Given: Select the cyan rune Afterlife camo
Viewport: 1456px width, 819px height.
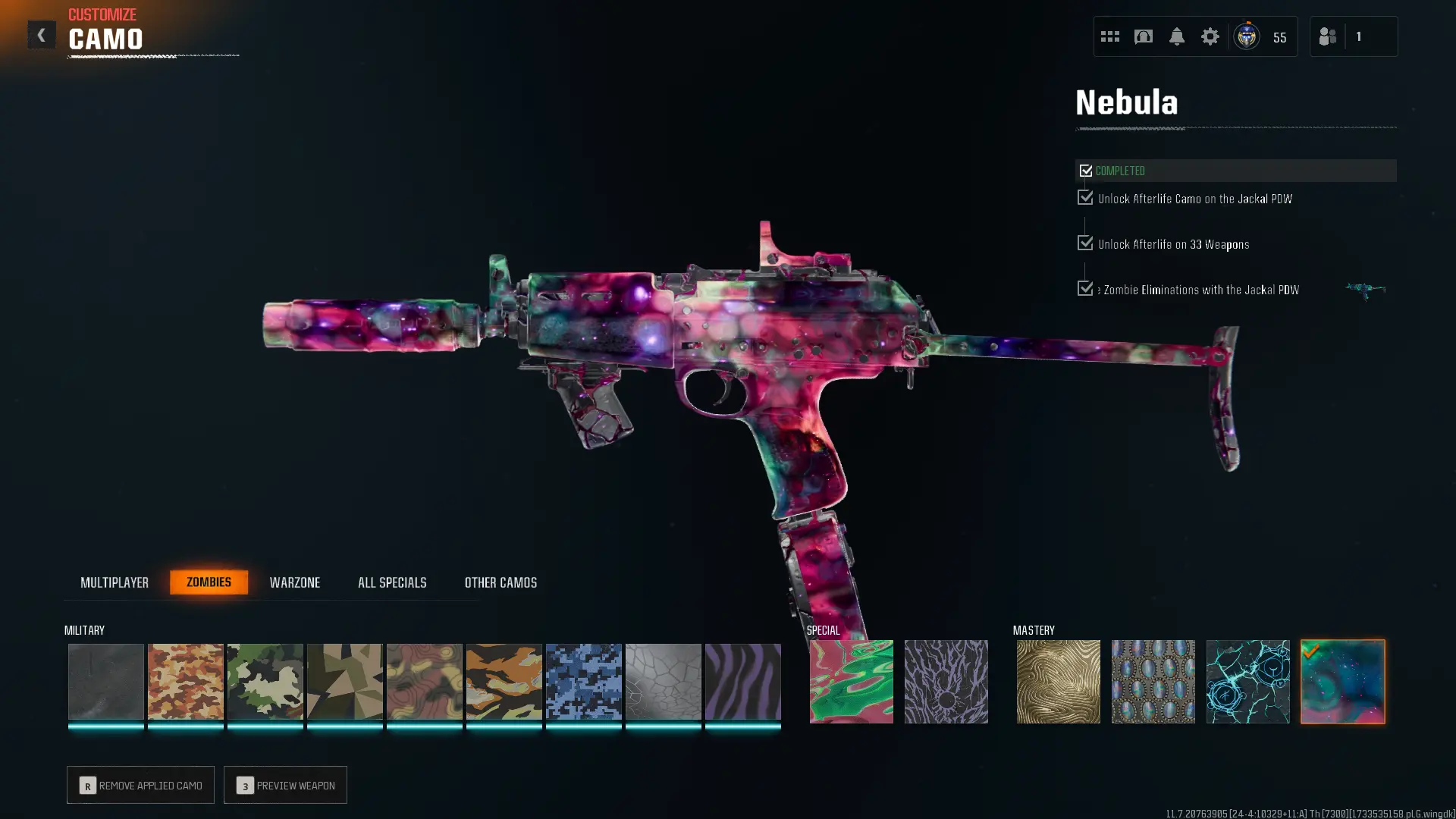Looking at the screenshot, I should (x=1247, y=681).
